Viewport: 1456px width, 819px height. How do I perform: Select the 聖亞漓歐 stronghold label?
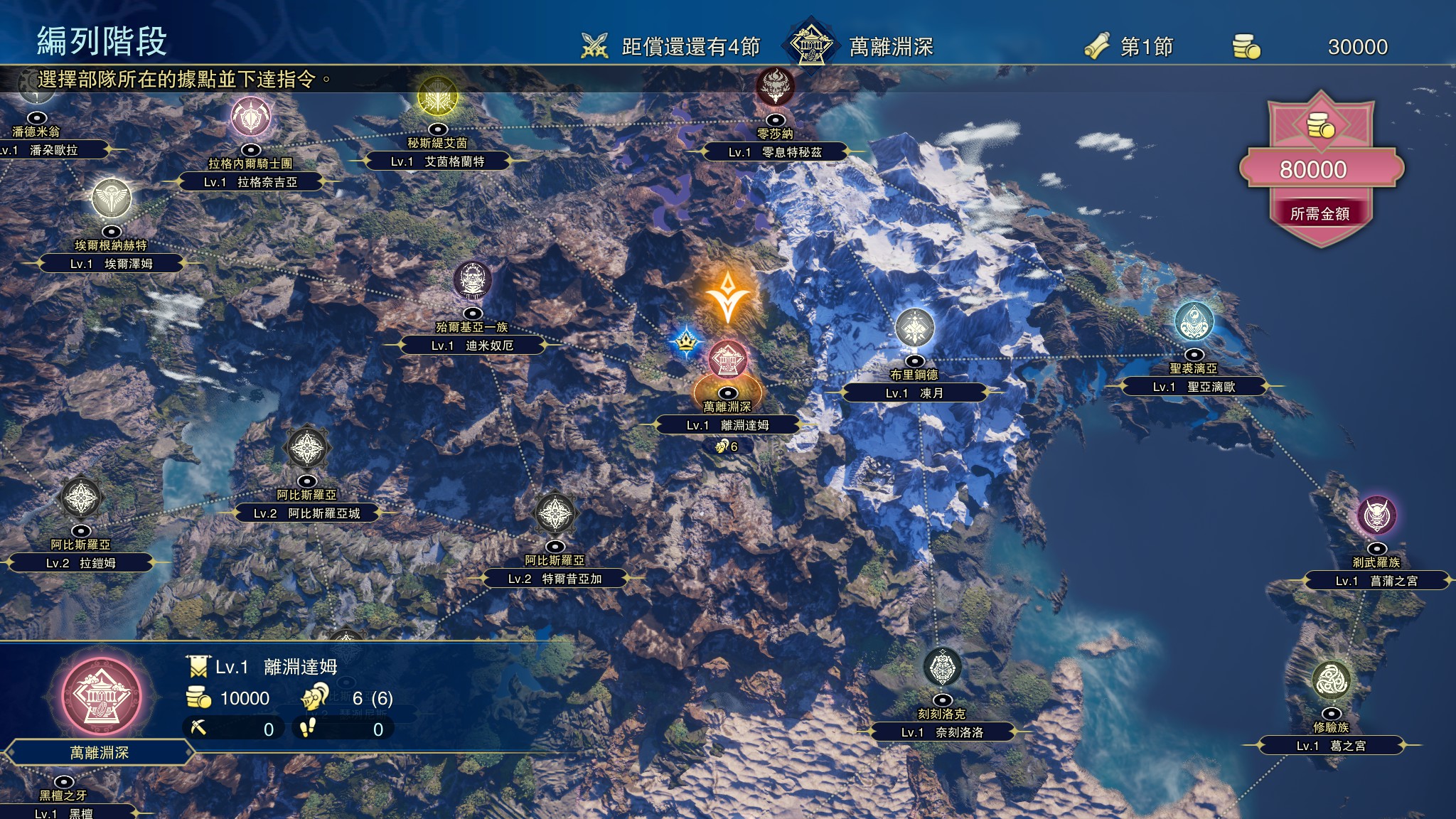click(1194, 387)
